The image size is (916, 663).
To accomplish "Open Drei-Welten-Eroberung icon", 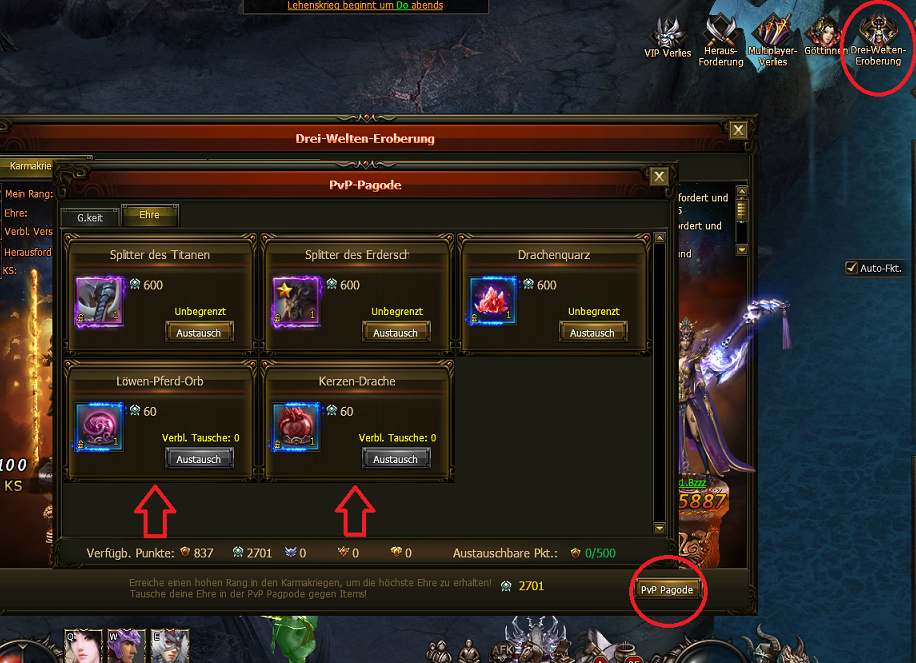I will (876, 40).
